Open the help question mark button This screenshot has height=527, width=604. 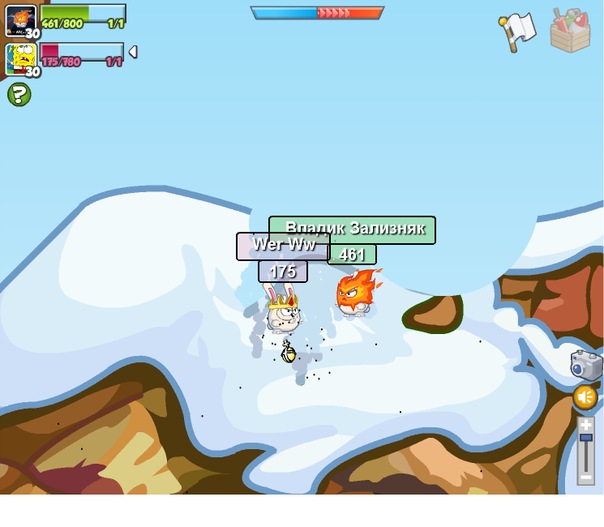point(19,94)
